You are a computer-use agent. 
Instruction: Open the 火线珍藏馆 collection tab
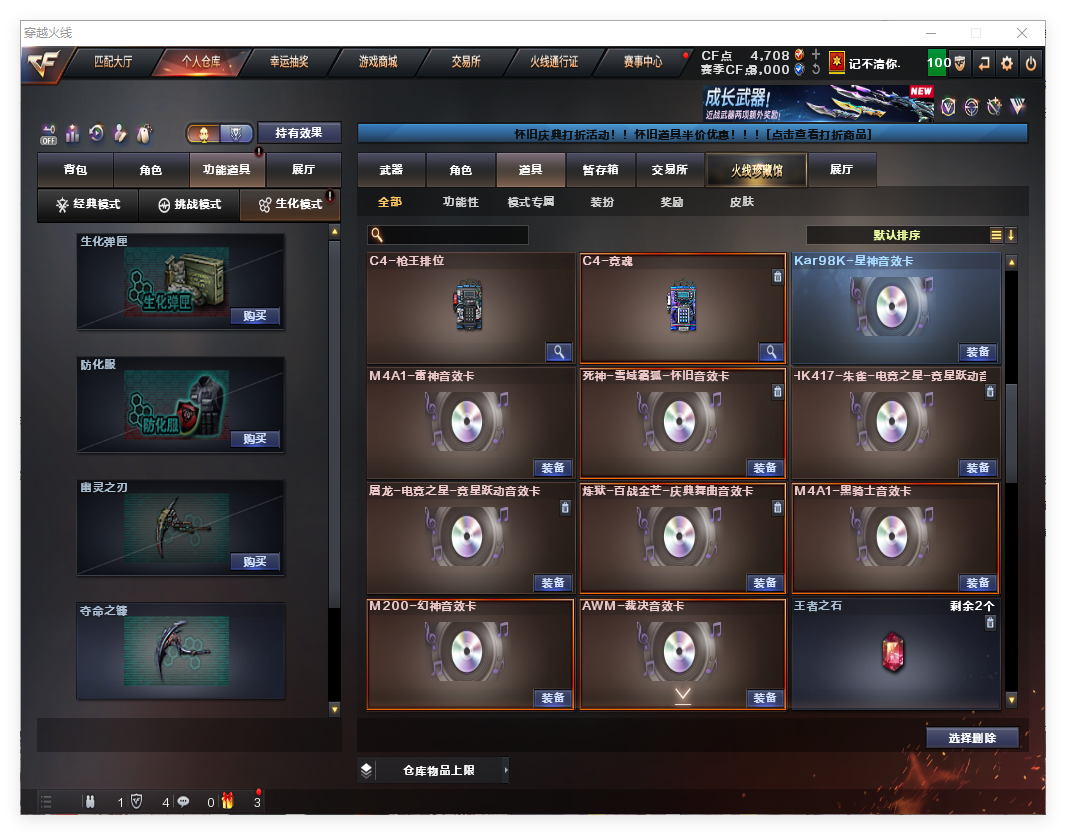(x=756, y=171)
